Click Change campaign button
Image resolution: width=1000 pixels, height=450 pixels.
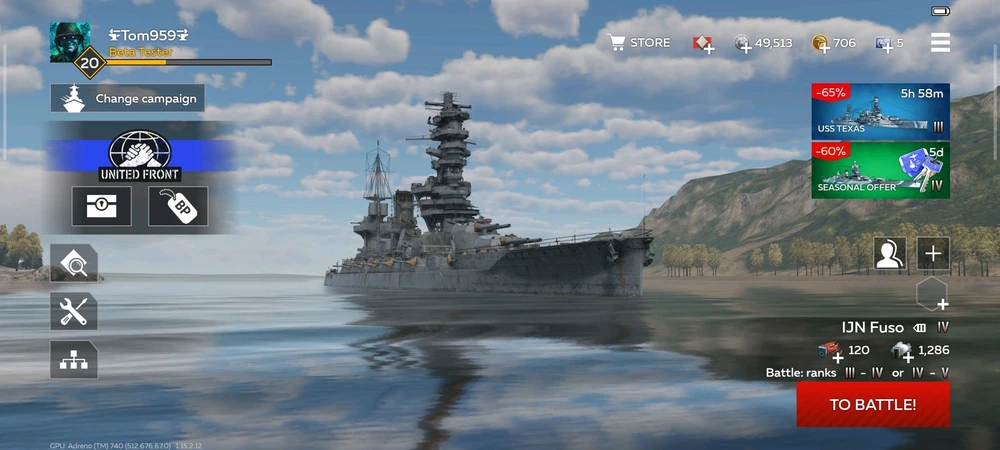pos(127,98)
